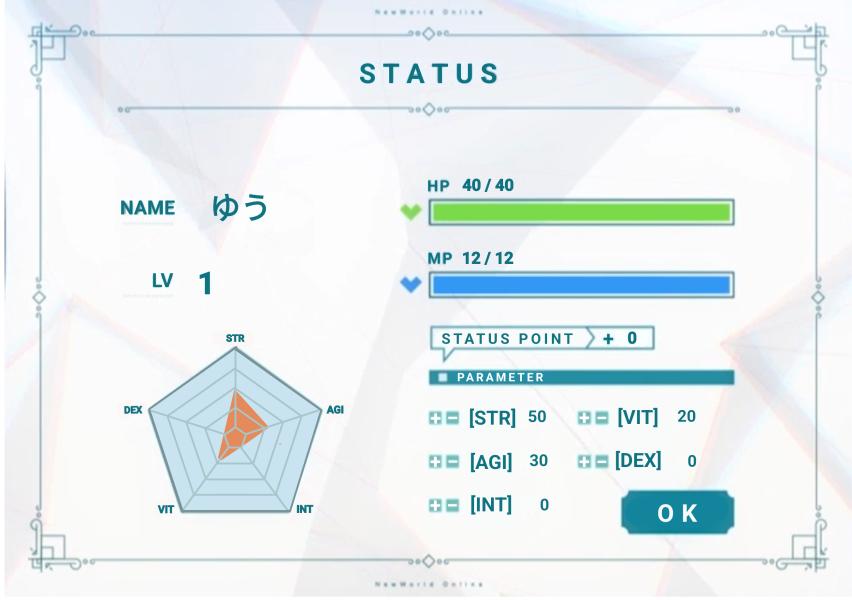Image resolution: width=852 pixels, height=600 pixels.
Task: Confirm status with the OK button
Action: (x=677, y=513)
